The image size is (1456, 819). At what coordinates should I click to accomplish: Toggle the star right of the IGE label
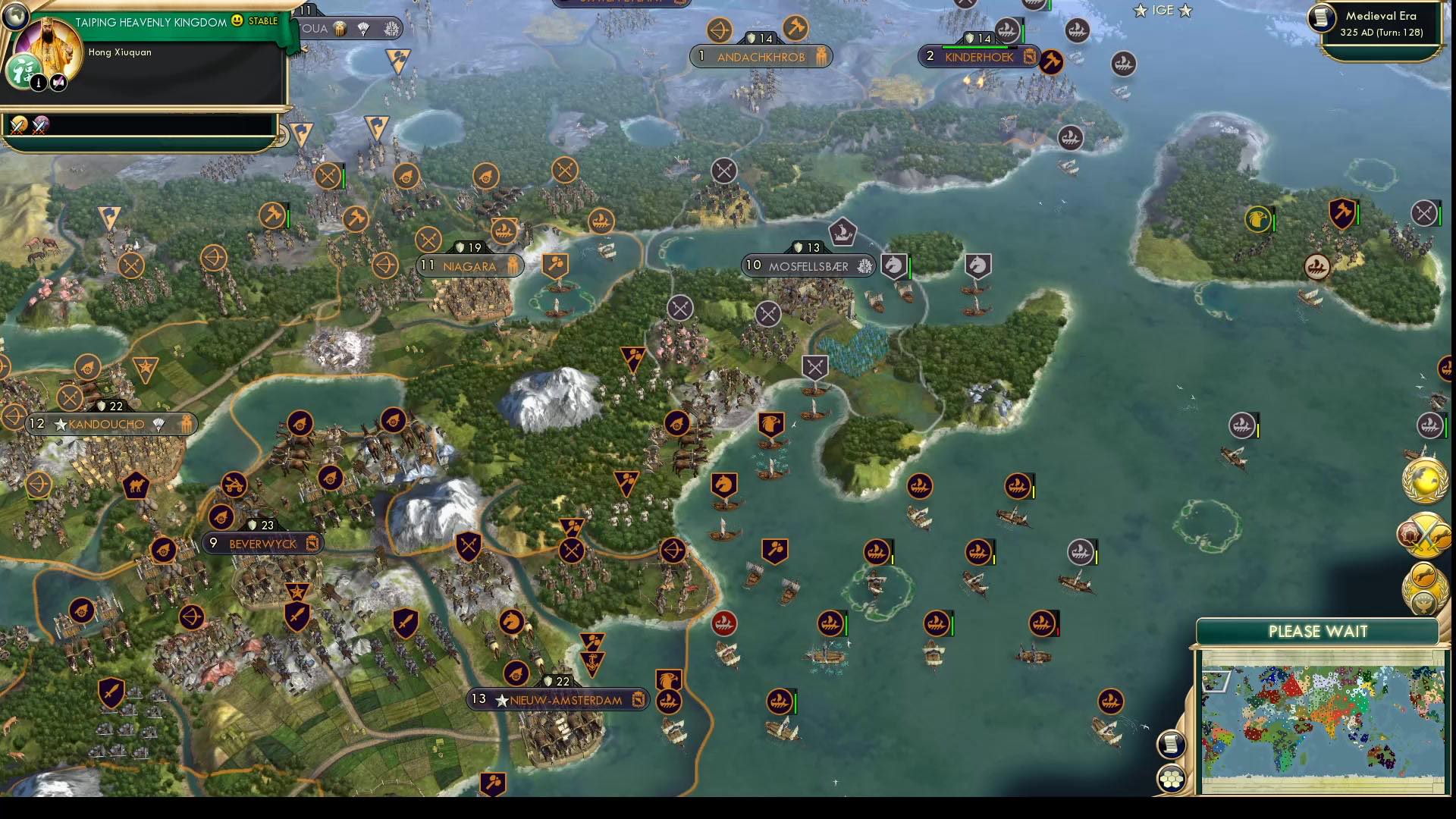coord(1183,11)
